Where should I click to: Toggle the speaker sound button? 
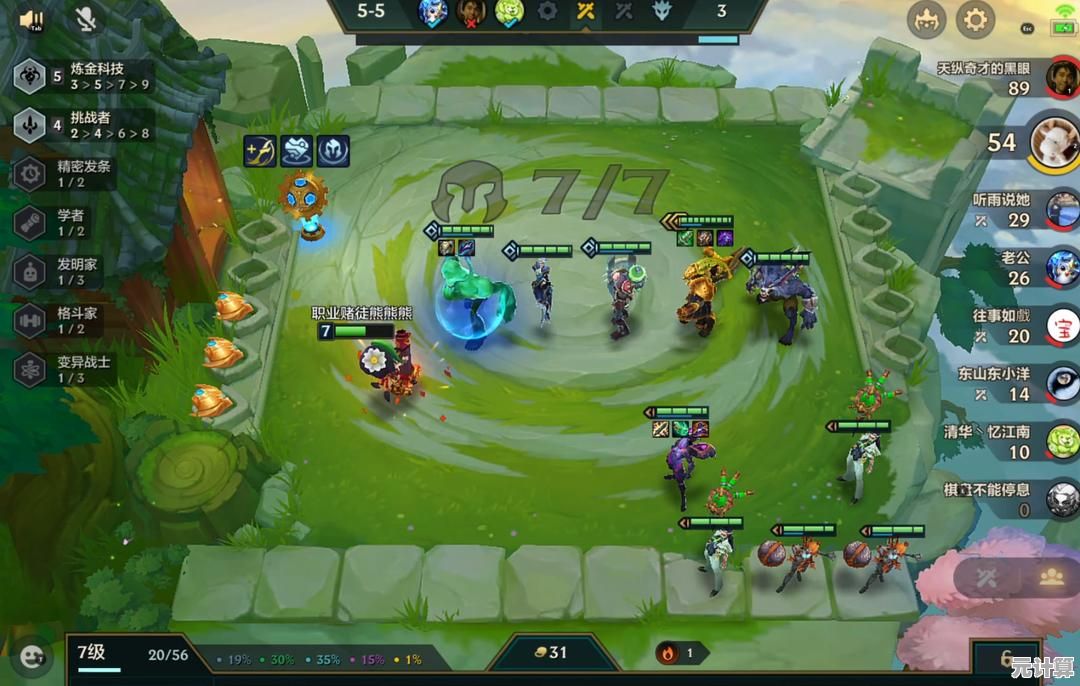(x=31, y=18)
